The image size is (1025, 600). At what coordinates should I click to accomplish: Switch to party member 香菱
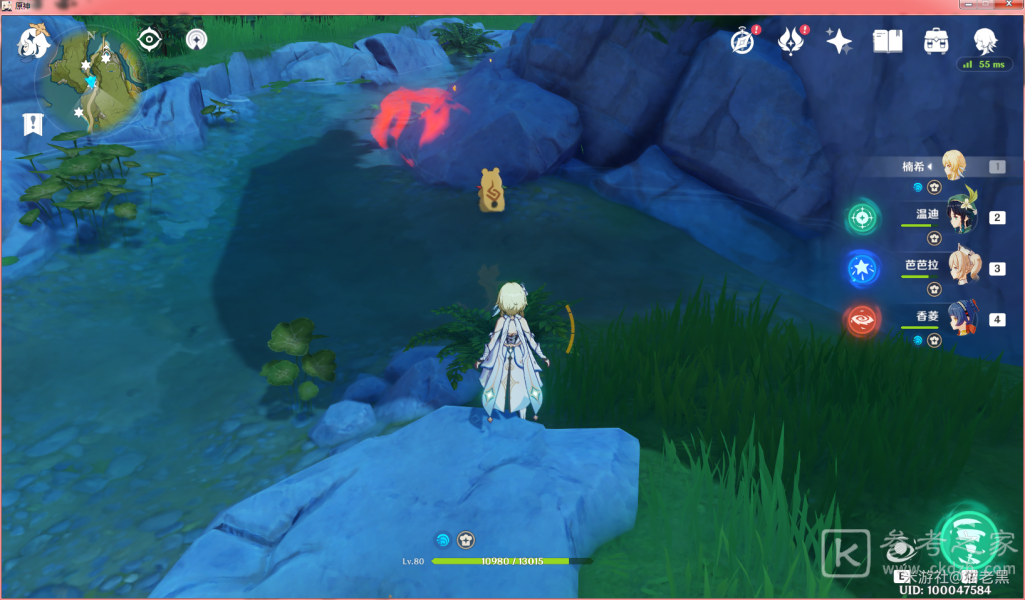[962, 318]
